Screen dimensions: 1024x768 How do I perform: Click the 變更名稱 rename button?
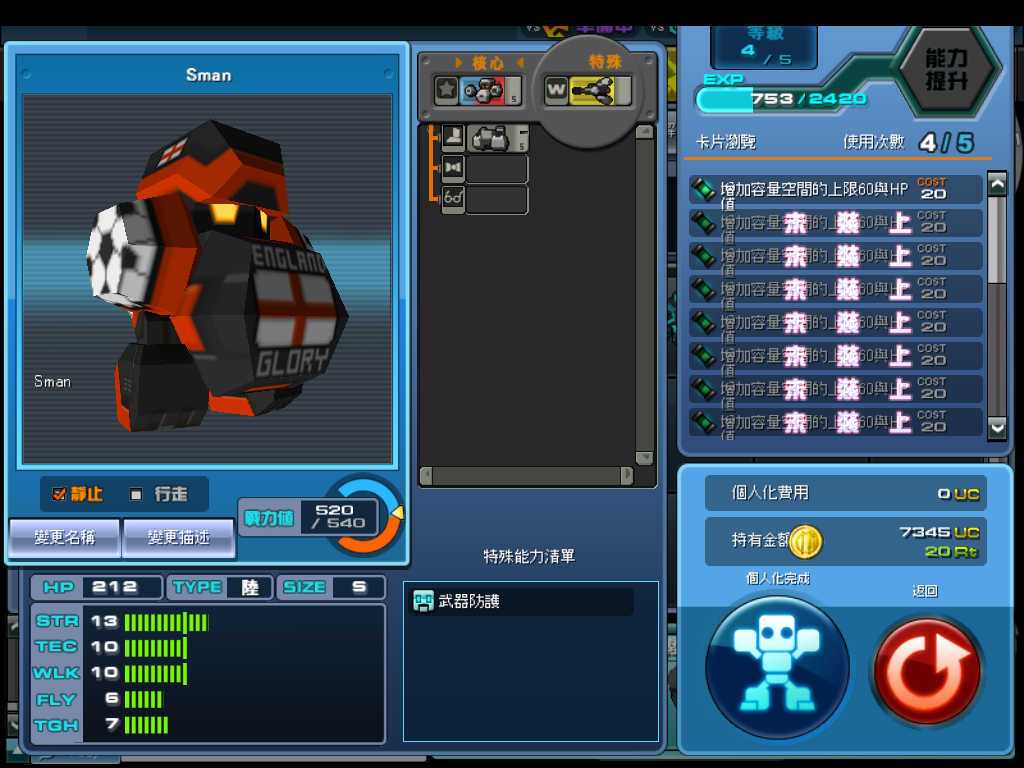point(65,538)
